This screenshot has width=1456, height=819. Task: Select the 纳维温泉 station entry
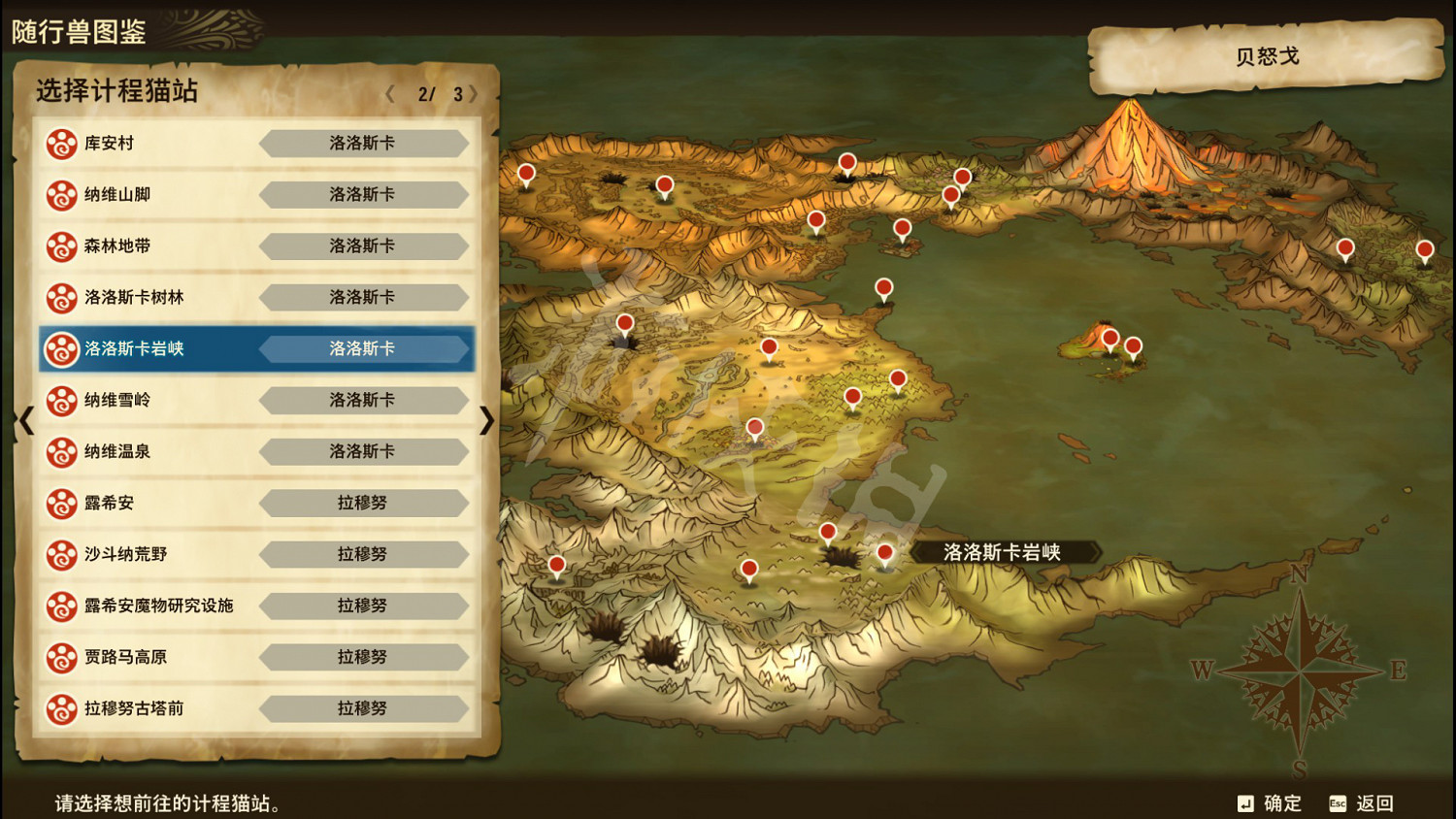(x=255, y=452)
